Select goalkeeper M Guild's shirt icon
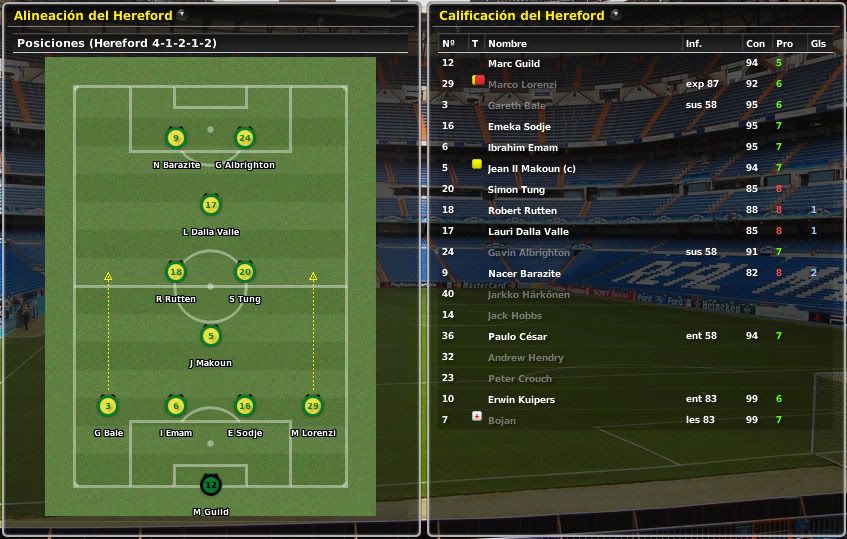This screenshot has width=847, height=539. [210, 486]
